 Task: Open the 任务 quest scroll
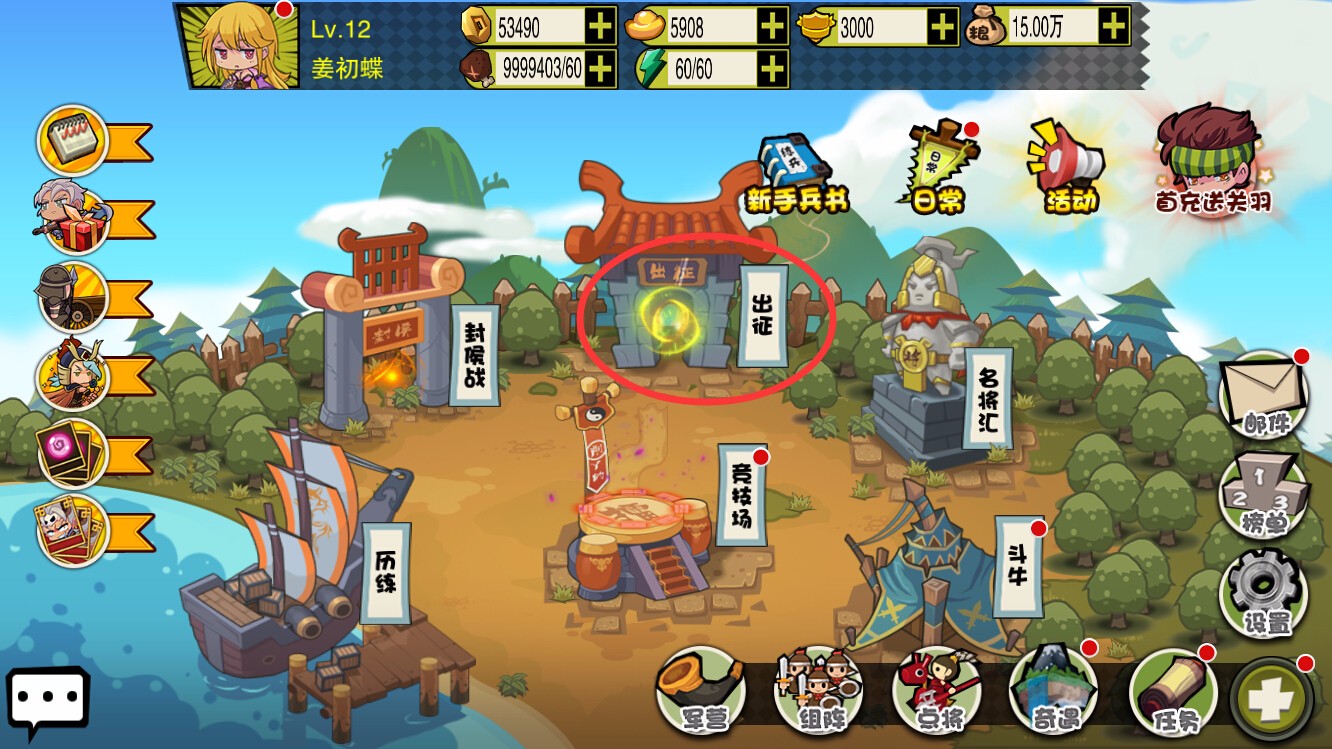(x=1172, y=691)
